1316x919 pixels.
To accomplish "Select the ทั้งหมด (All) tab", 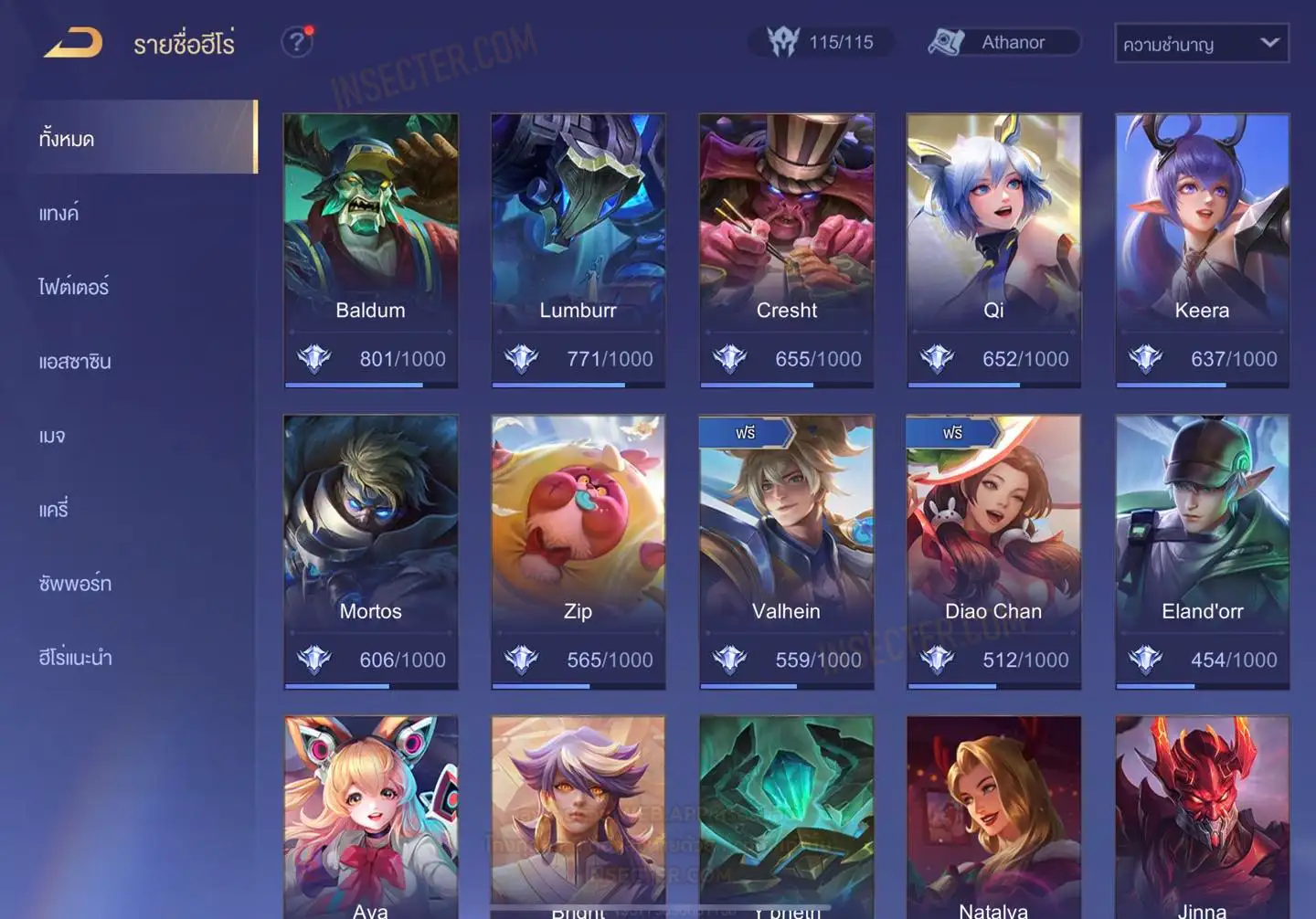I will click(67, 139).
